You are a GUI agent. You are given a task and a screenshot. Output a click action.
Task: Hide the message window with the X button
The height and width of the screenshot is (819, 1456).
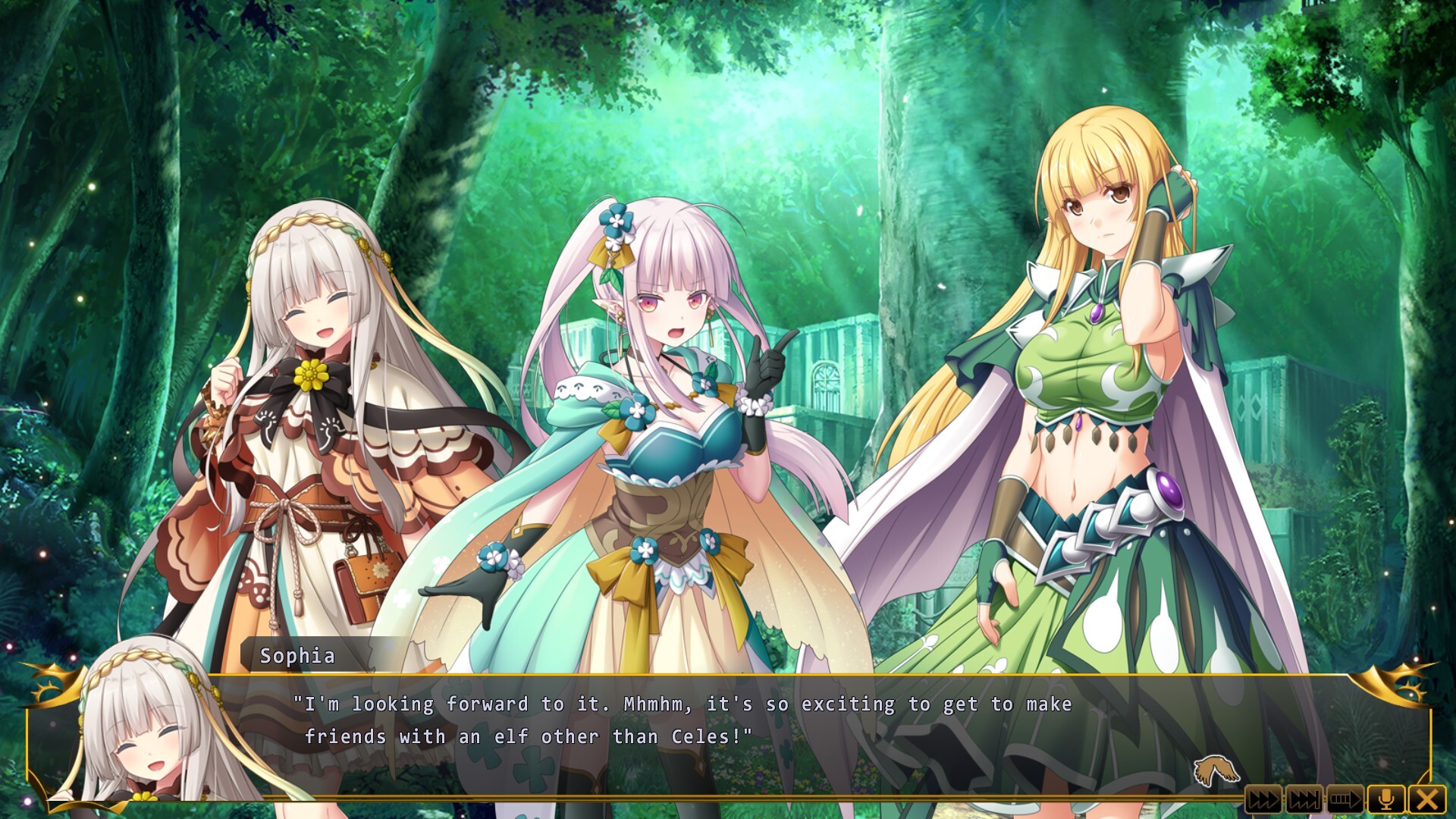pyautogui.click(x=1426, y=800)
